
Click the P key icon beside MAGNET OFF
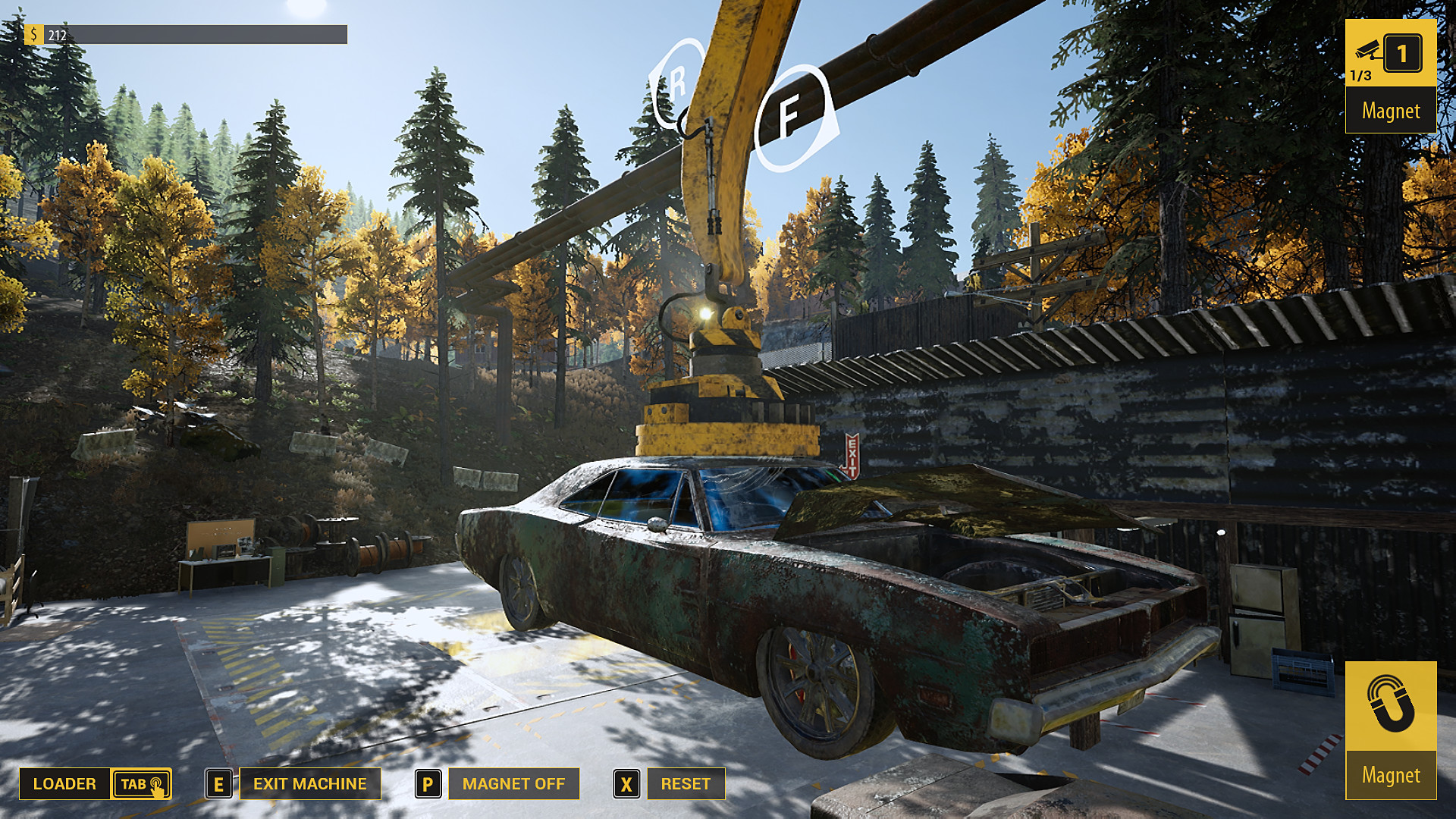[428, 783]
